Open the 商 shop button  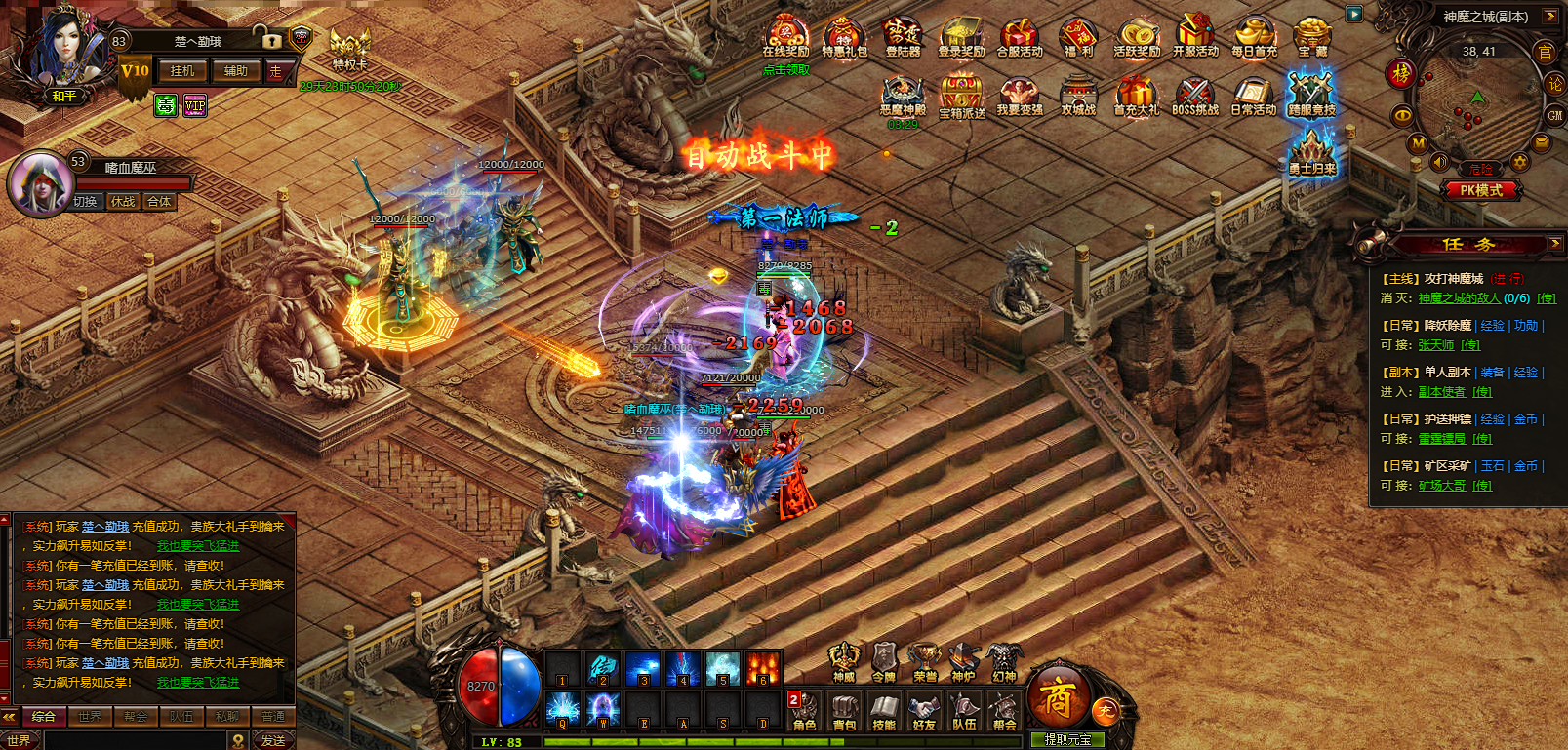tap(1058, 696)
